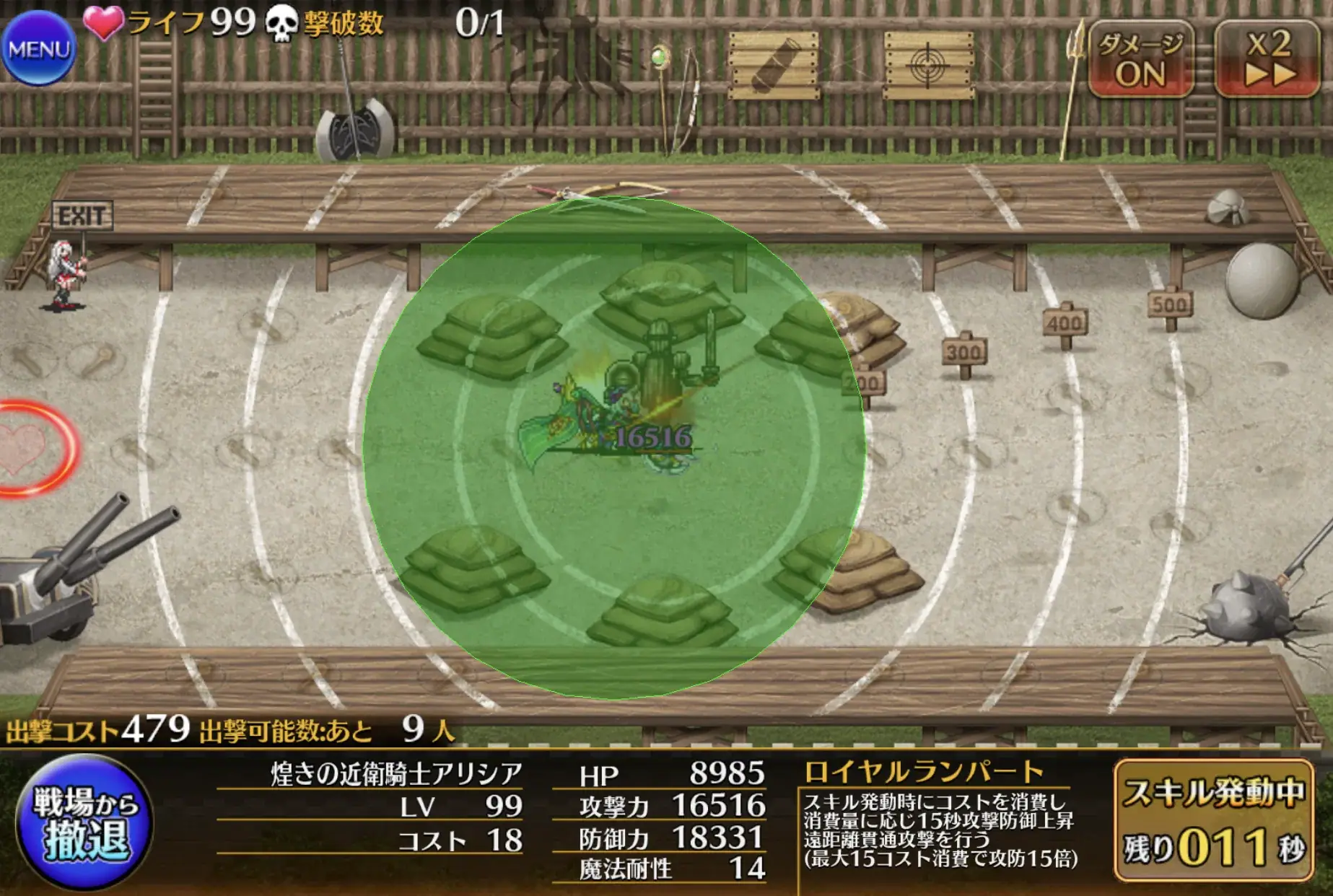
Task: Toggle the X2 game speed button
Action: point(1270,58)
